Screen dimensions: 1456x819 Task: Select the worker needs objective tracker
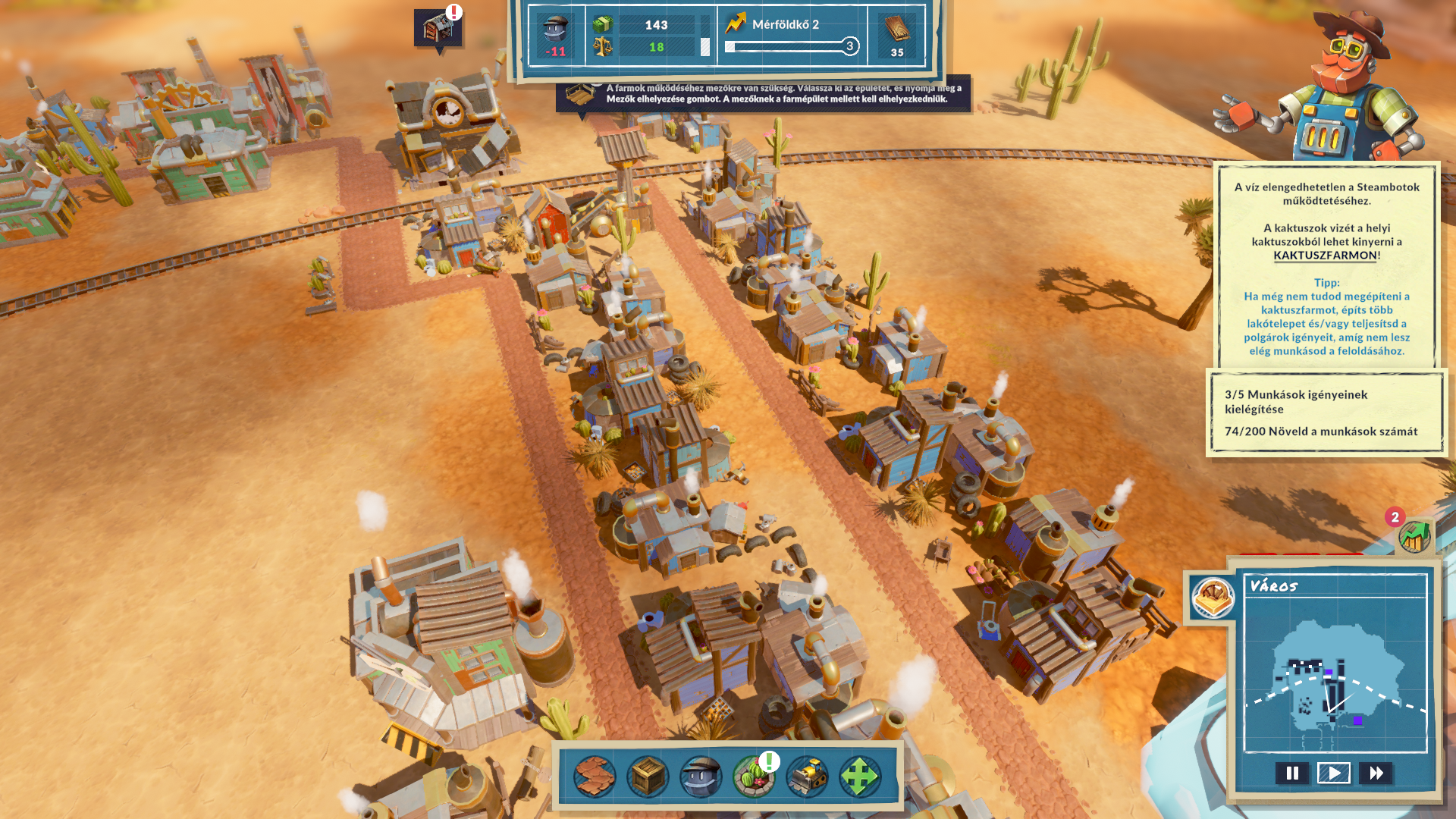(1326, 413)
